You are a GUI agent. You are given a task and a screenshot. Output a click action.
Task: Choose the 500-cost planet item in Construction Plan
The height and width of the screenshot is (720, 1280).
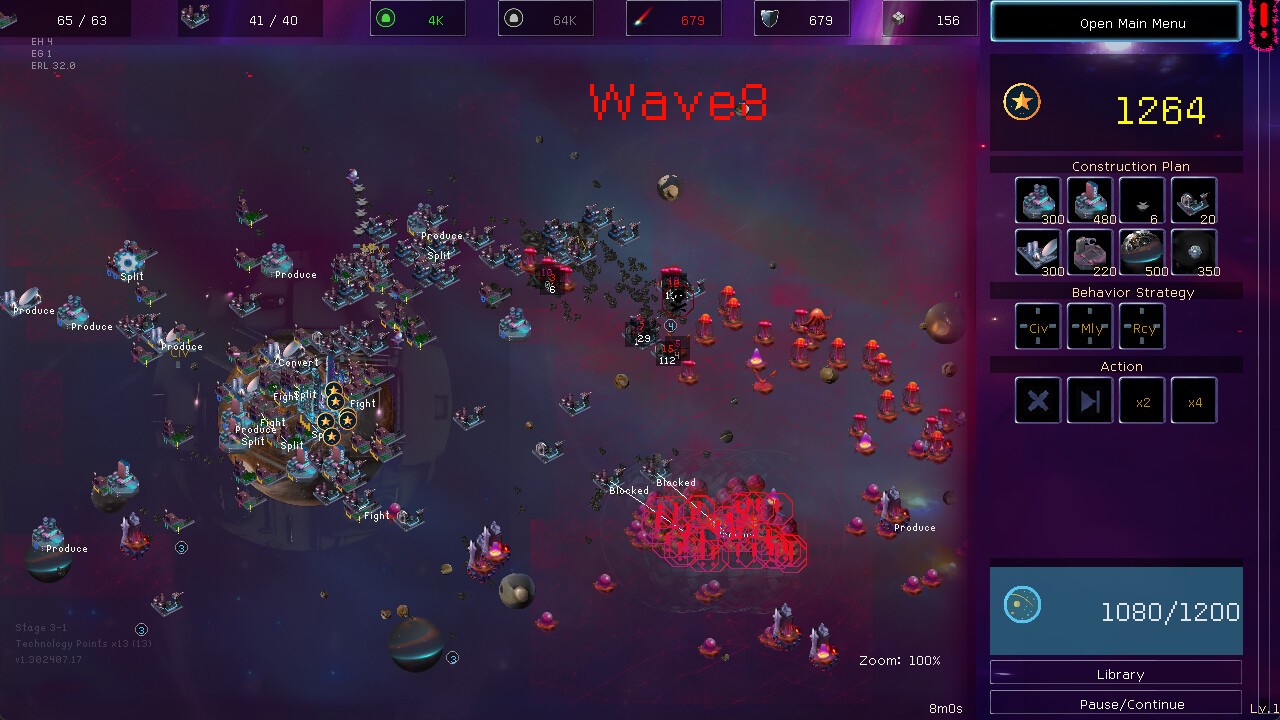(x=1141, y=251)
